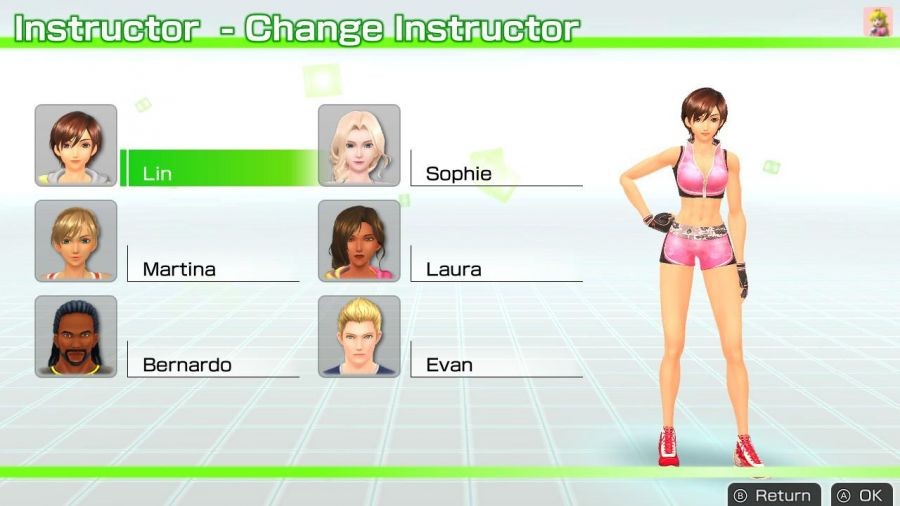The height and width of the screenshot is (506, 900).
Task: Click Lin's portrait thumbnail
Action: coord(76,146)
